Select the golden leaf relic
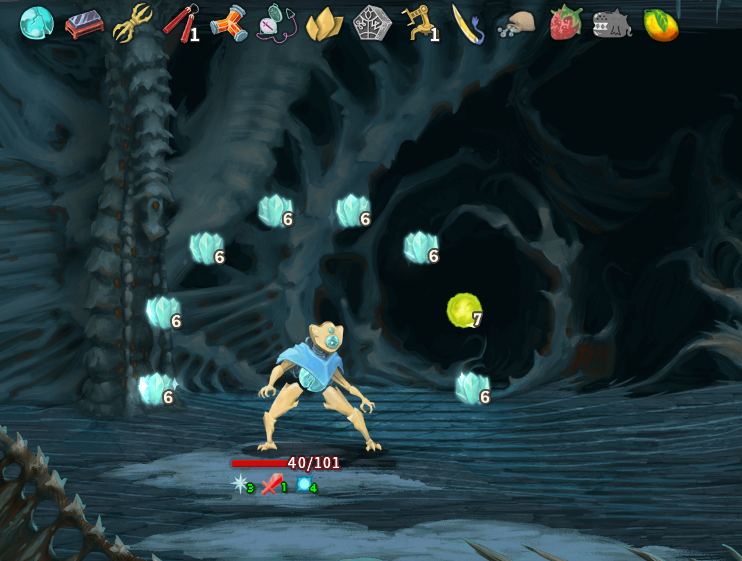 pyautogui.click(x=324, y=23)
